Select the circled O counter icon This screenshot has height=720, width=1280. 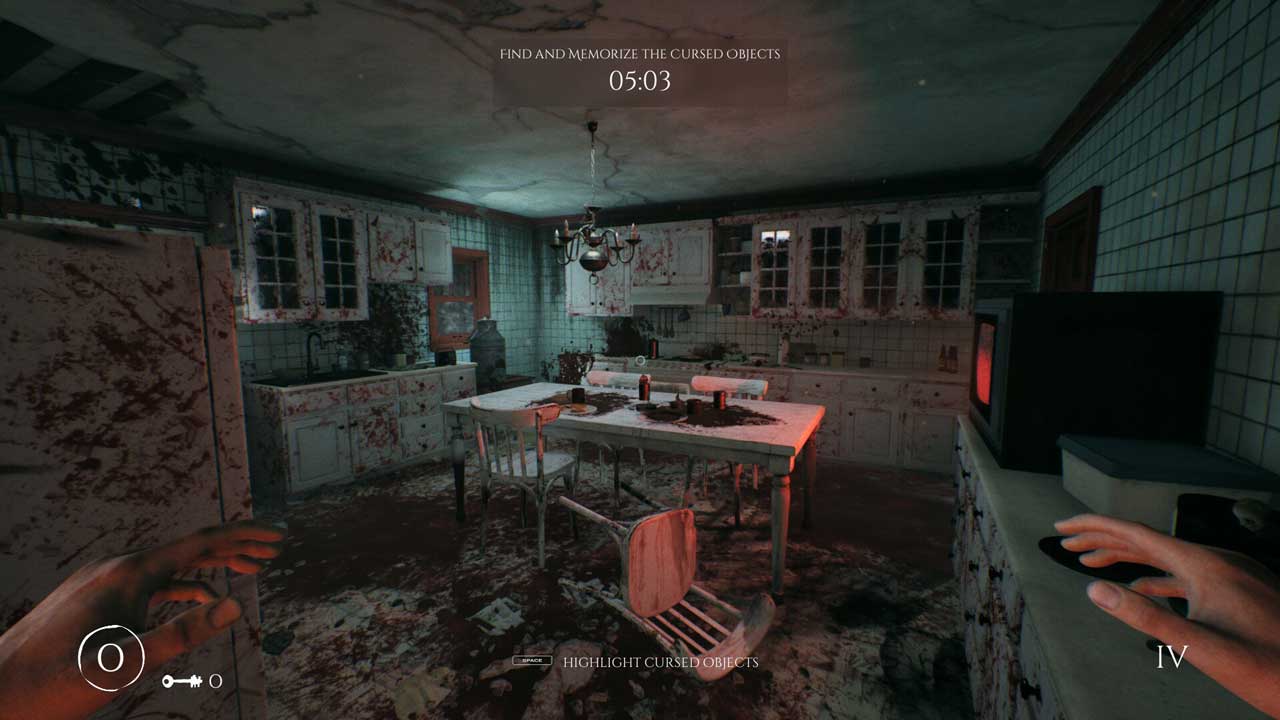pyautogui.click(x=111, y=658)
